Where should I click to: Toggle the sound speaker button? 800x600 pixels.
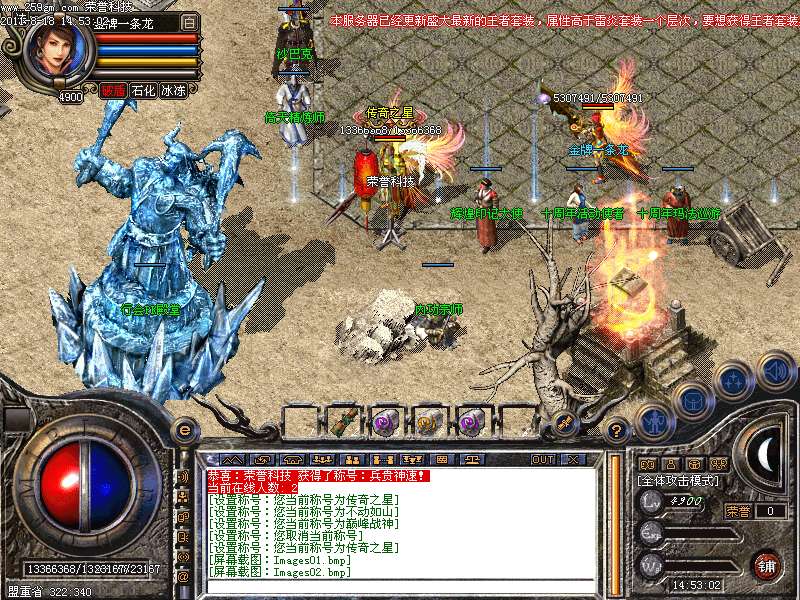(775, 370)
